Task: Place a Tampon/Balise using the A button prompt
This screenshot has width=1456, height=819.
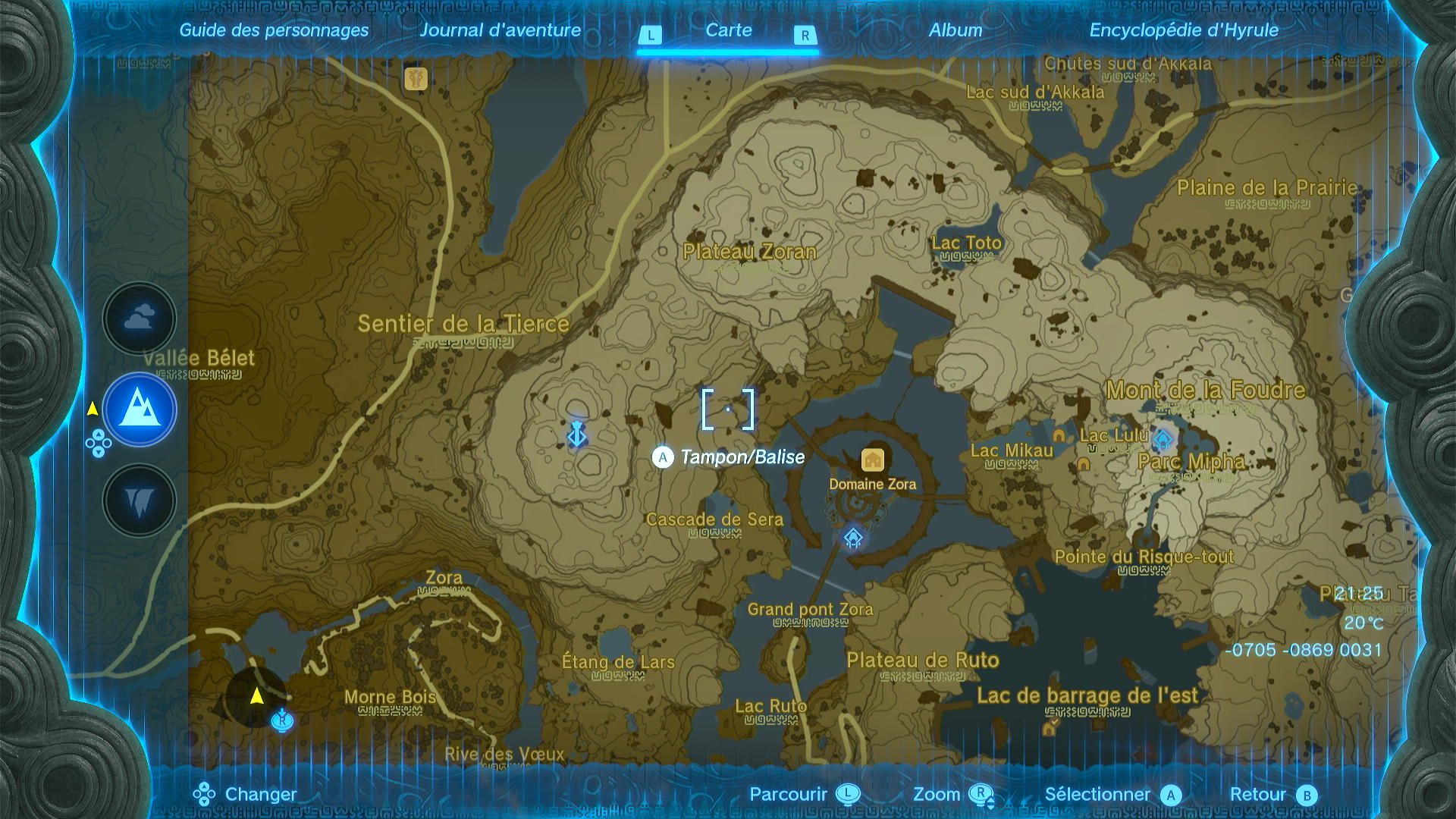Action: coord(661,457)
